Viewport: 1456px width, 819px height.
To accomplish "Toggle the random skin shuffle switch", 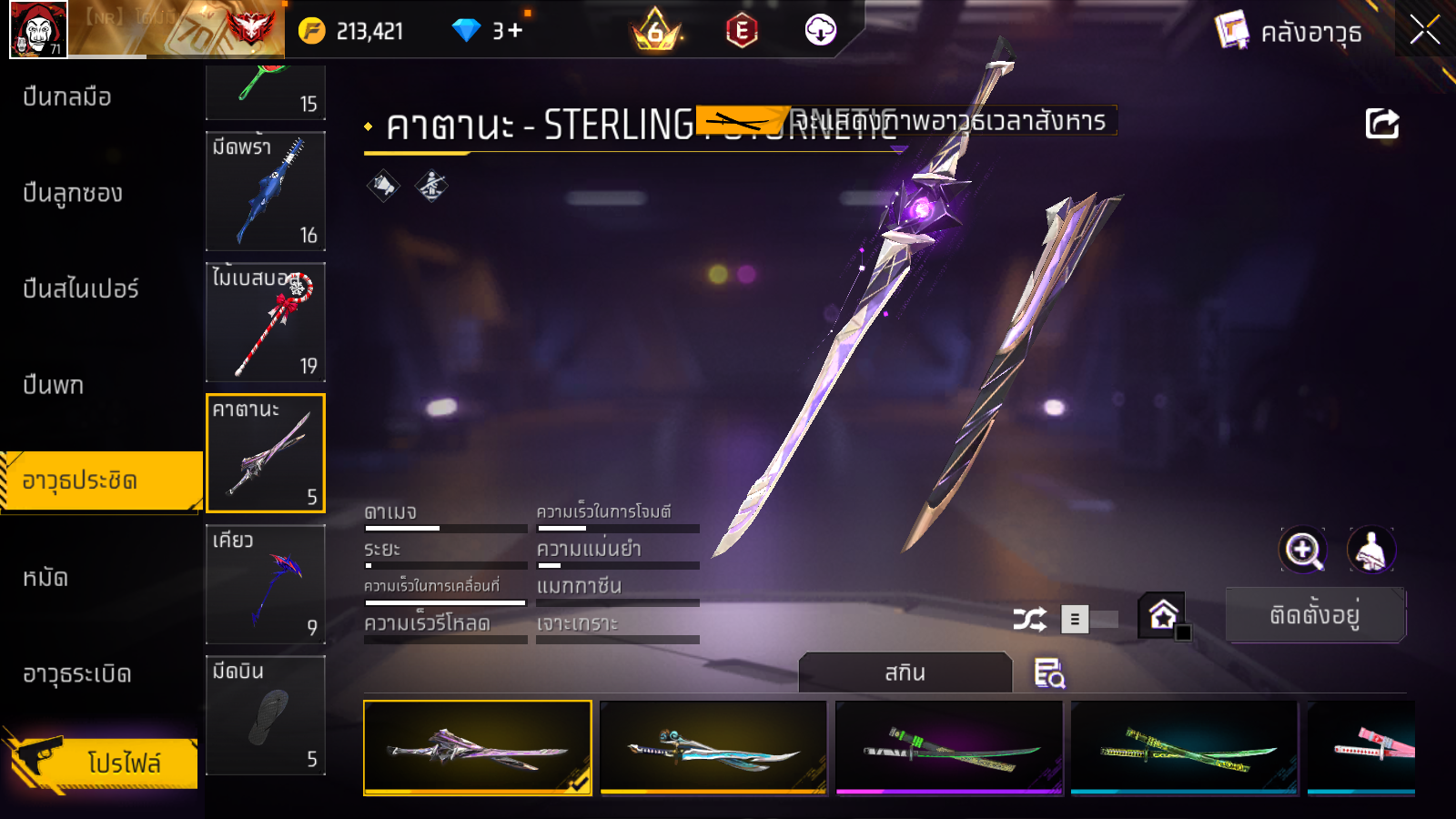I will [1090, 620].
